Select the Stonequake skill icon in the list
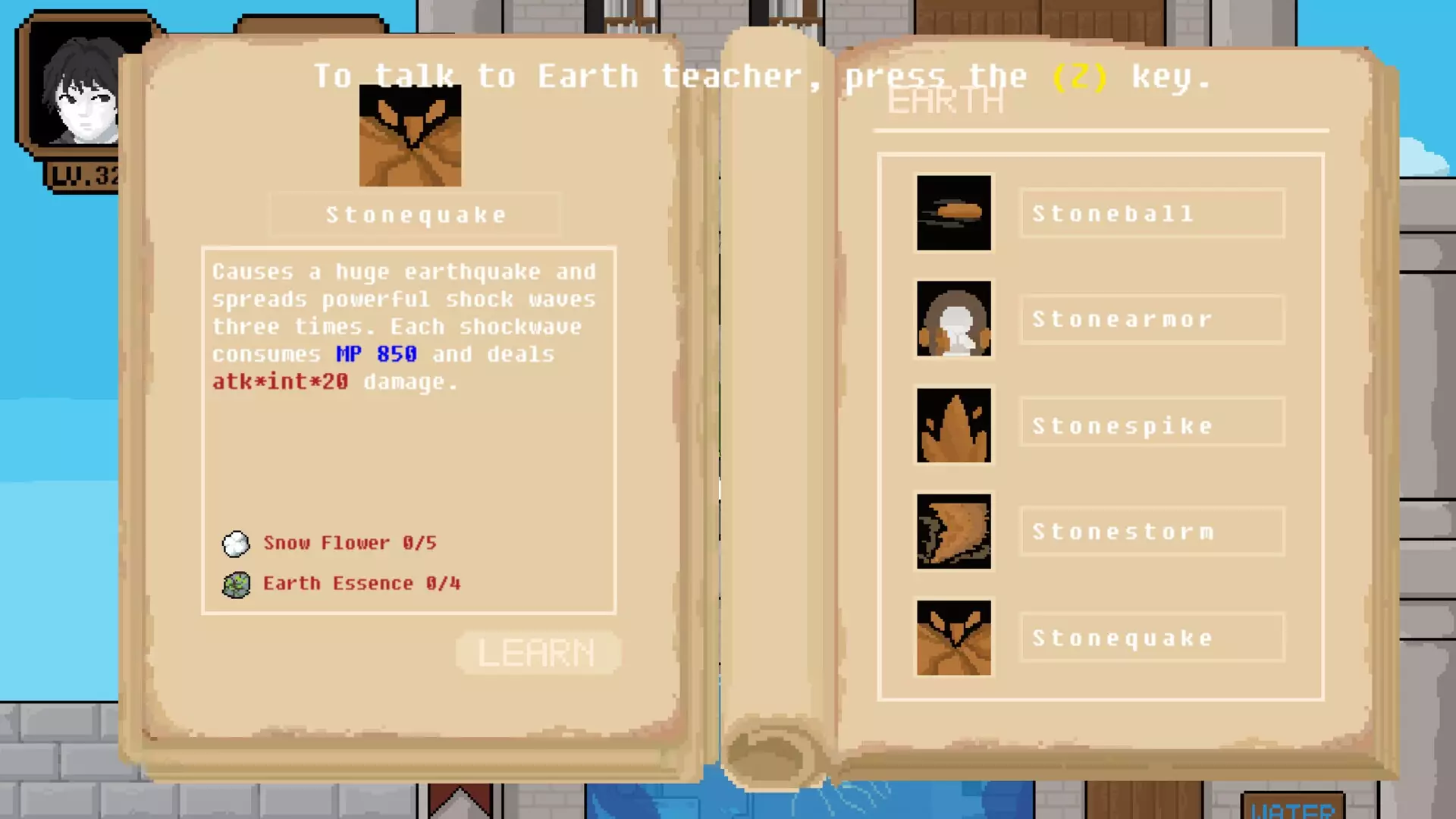This screenshot has width=1456, height=819. (953, 637)
